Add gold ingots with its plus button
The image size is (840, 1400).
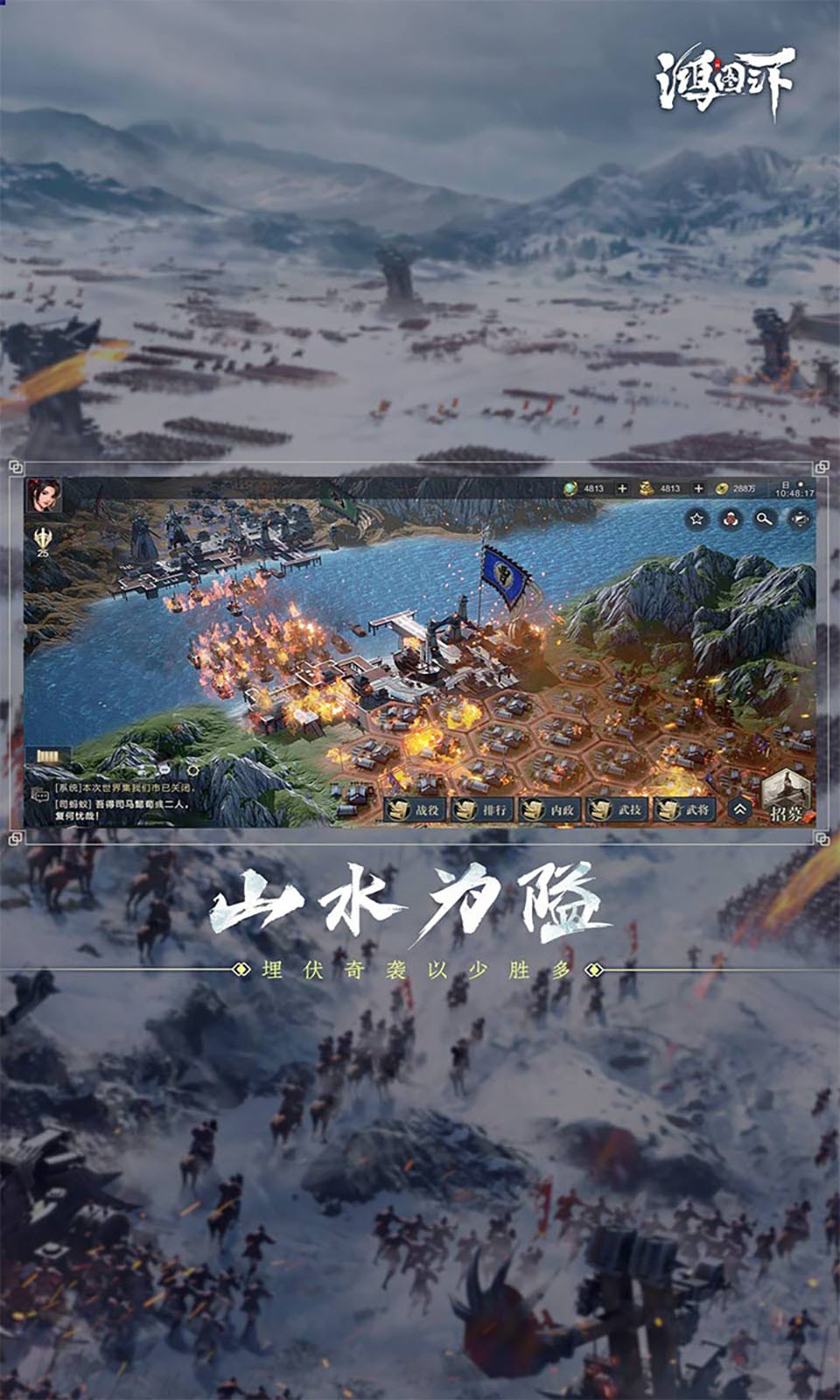pos(698,488)
